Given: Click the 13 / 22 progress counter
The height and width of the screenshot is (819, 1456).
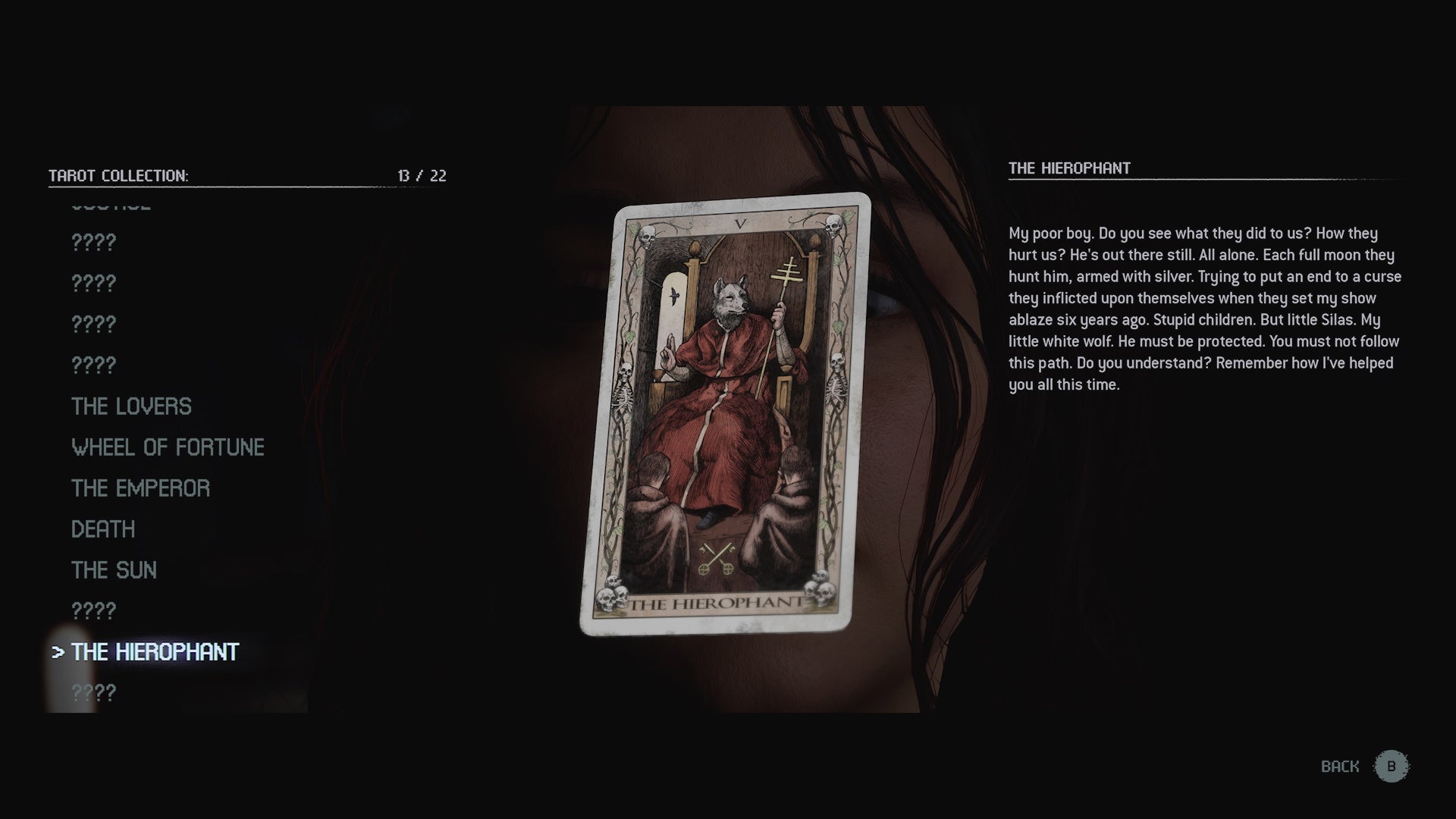Looking at the screenshot, I should (421, 175).
